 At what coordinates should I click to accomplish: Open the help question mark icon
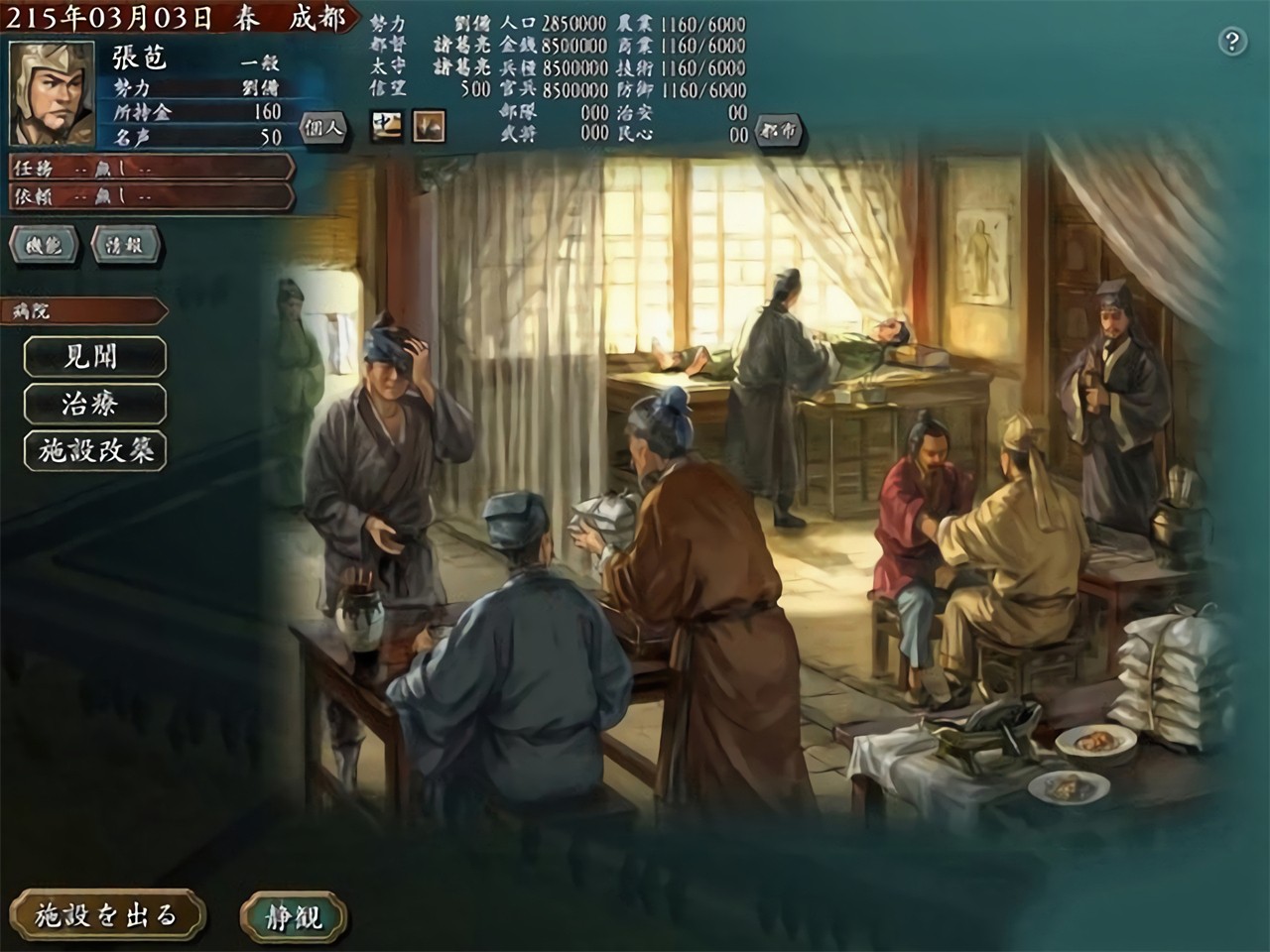[x=1232, y=43]
